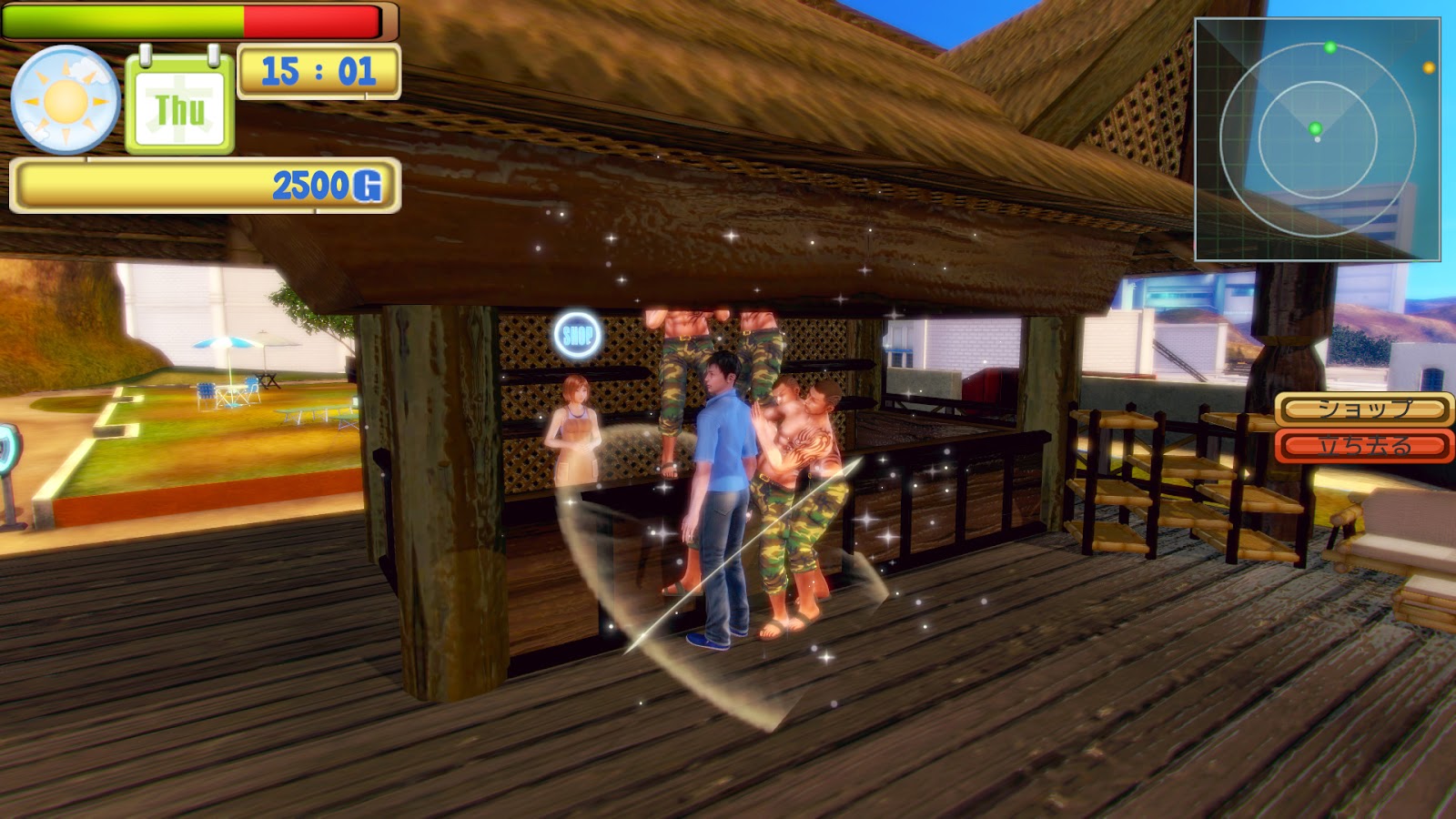Click the green dot on the minimap
The height and width of the screenshot is (819, 1456).
point(1330,47)
